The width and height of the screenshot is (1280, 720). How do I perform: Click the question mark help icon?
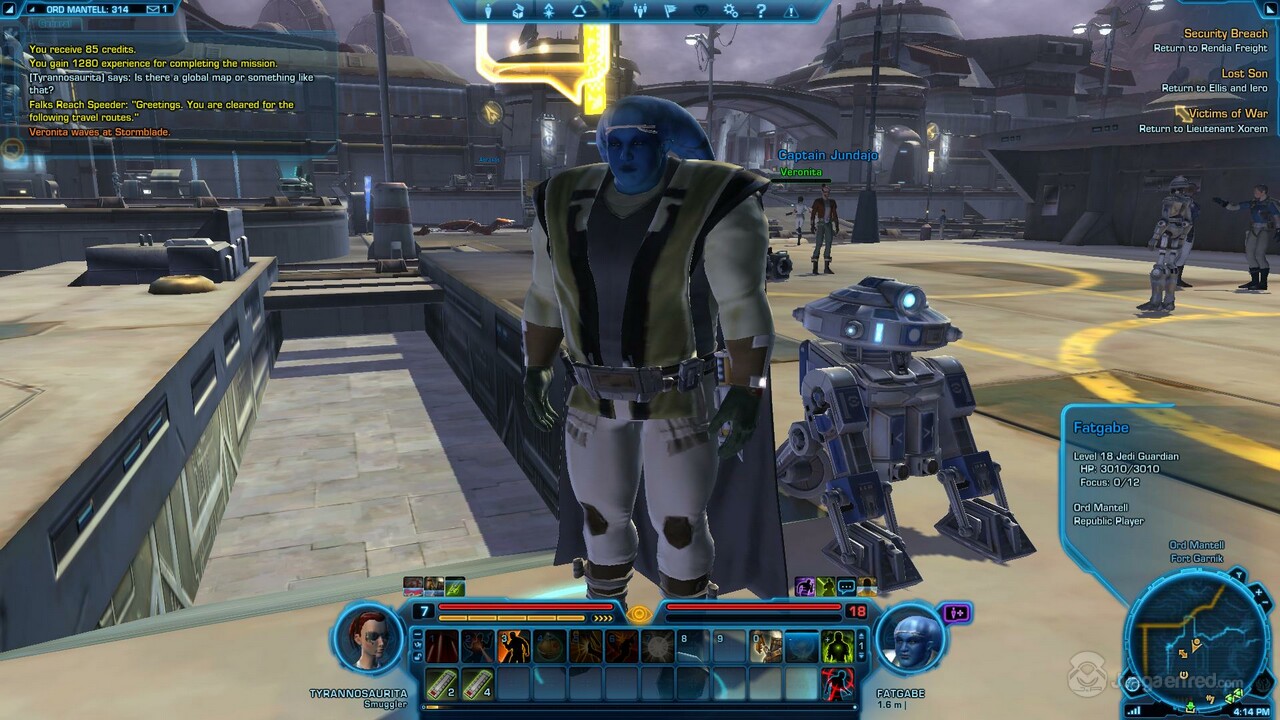[761, 11]
